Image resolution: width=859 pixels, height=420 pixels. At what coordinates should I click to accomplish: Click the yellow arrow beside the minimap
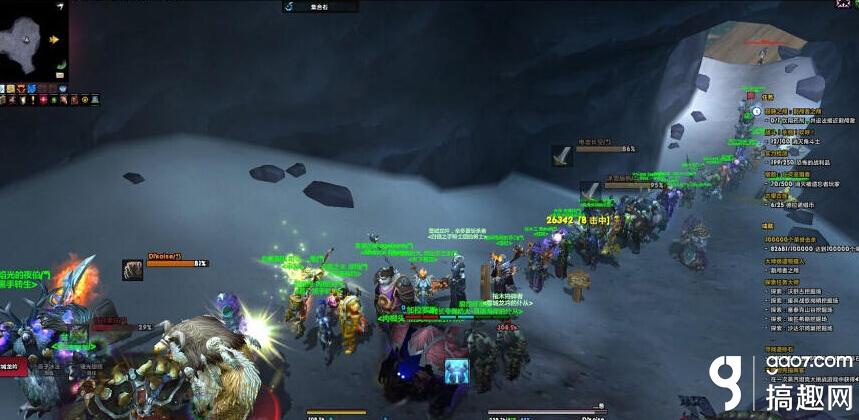pos(54,40)
